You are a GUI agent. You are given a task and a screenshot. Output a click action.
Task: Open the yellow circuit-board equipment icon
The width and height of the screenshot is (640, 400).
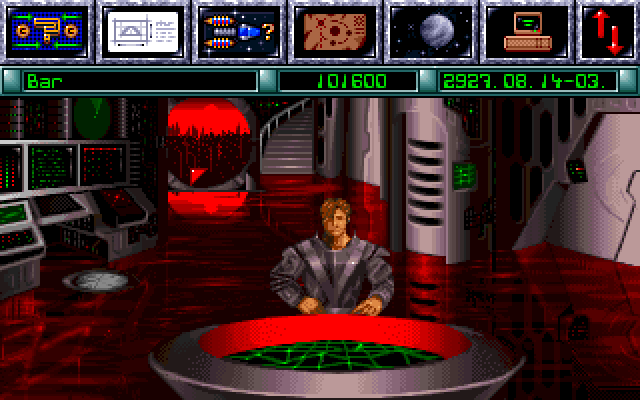click(49, 32)
